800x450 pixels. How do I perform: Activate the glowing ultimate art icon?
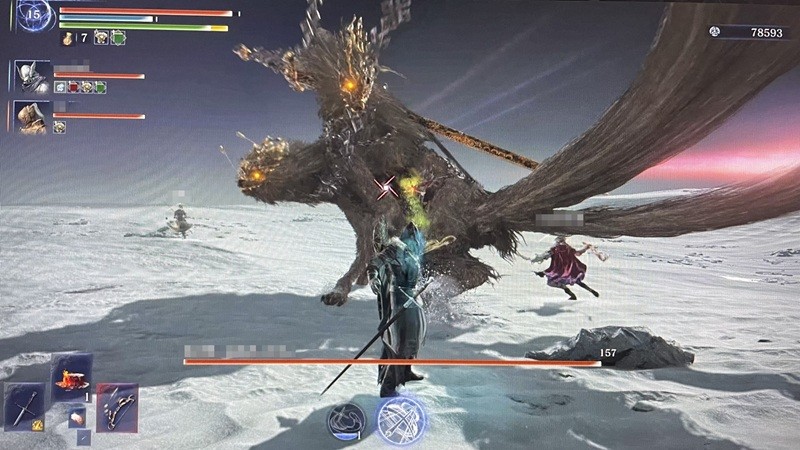click(400, 420)
